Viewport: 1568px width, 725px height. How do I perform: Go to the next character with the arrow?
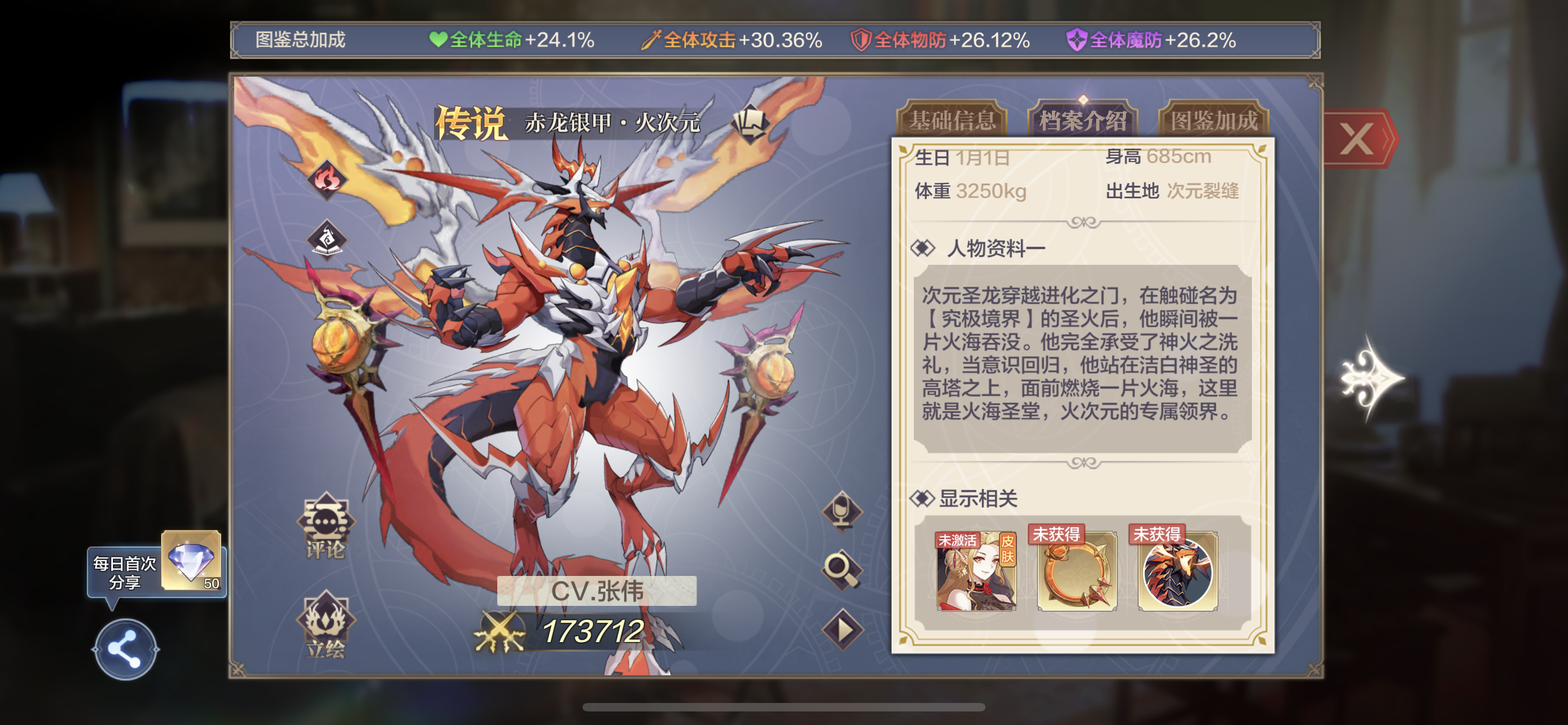(1372, 379)
